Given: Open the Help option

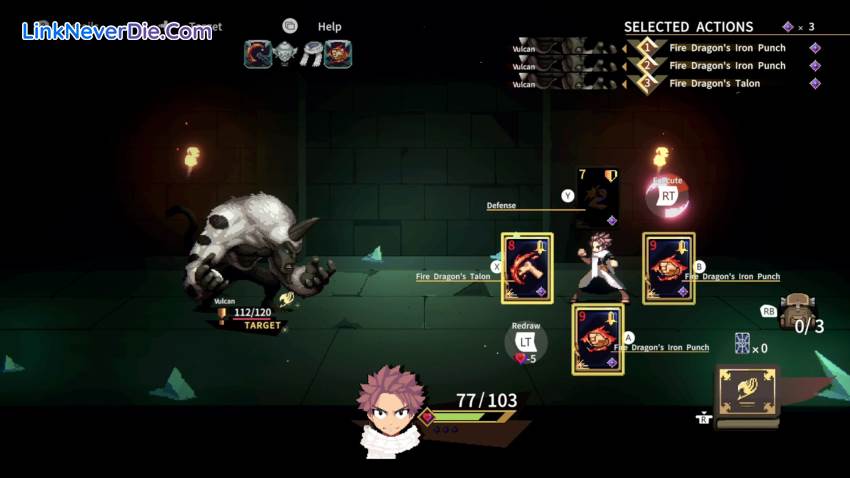Looking at the screenshot, I should 329,27.
